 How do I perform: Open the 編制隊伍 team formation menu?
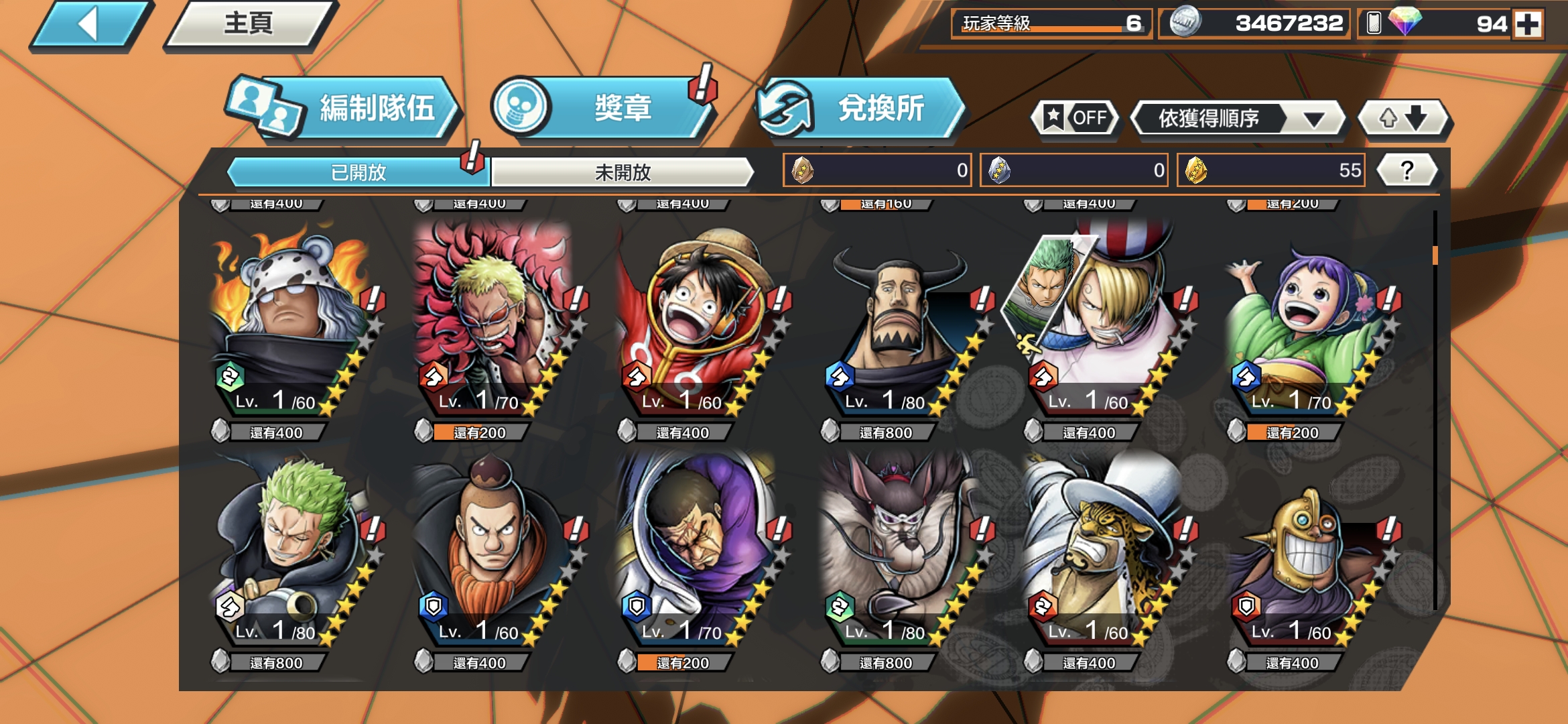click(x=345, y=109)
